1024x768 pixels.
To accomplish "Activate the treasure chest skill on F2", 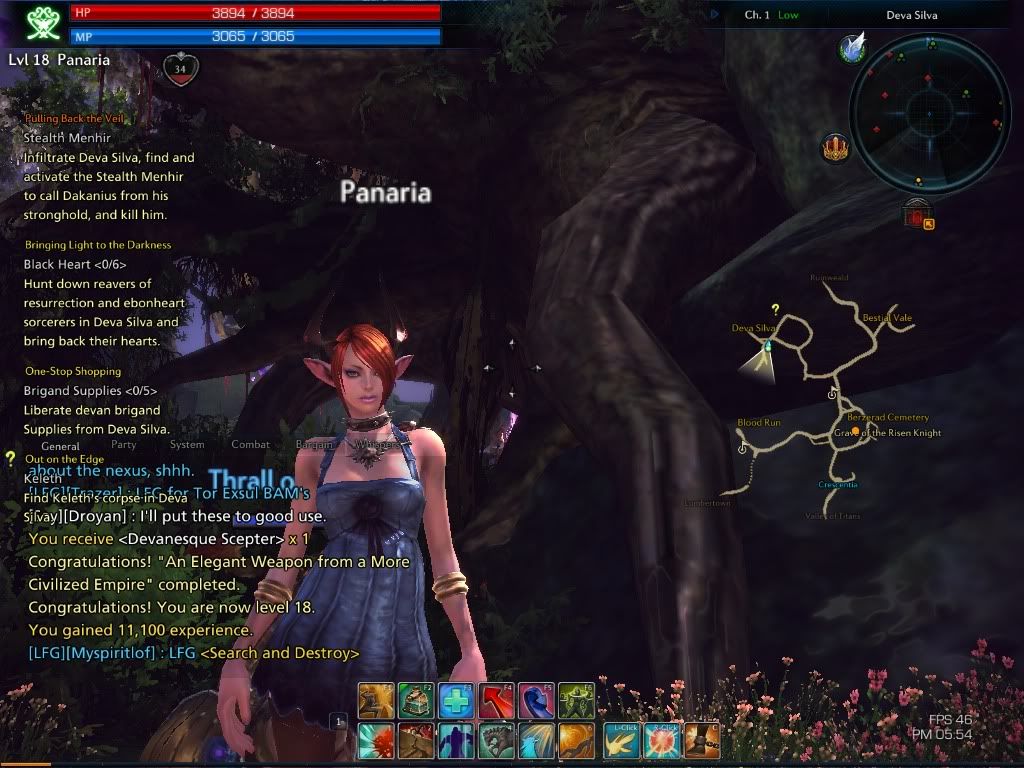I will coord(416,700).
